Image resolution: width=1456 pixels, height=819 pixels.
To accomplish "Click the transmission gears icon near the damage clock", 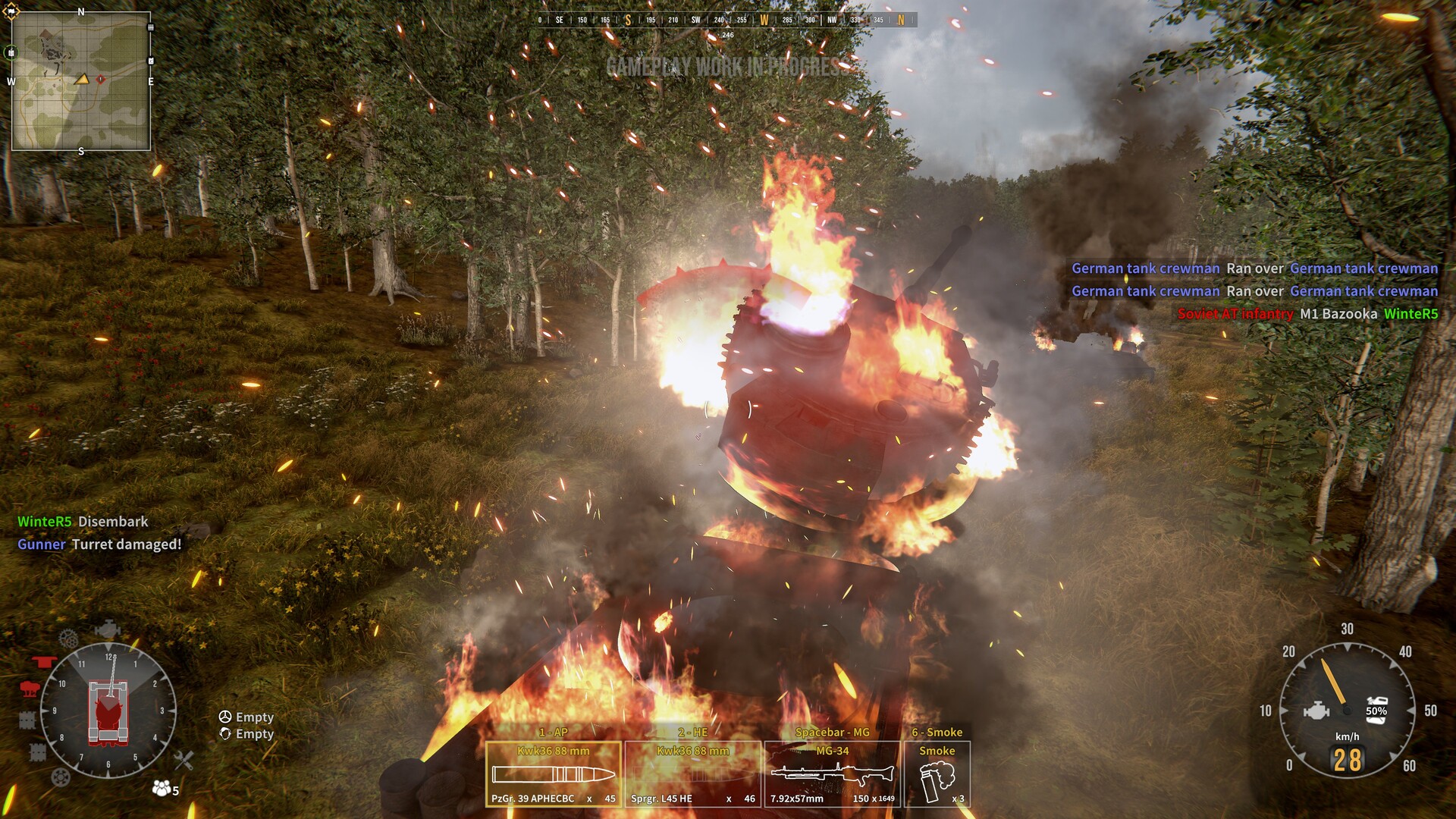I will click(x=69, y=639).
